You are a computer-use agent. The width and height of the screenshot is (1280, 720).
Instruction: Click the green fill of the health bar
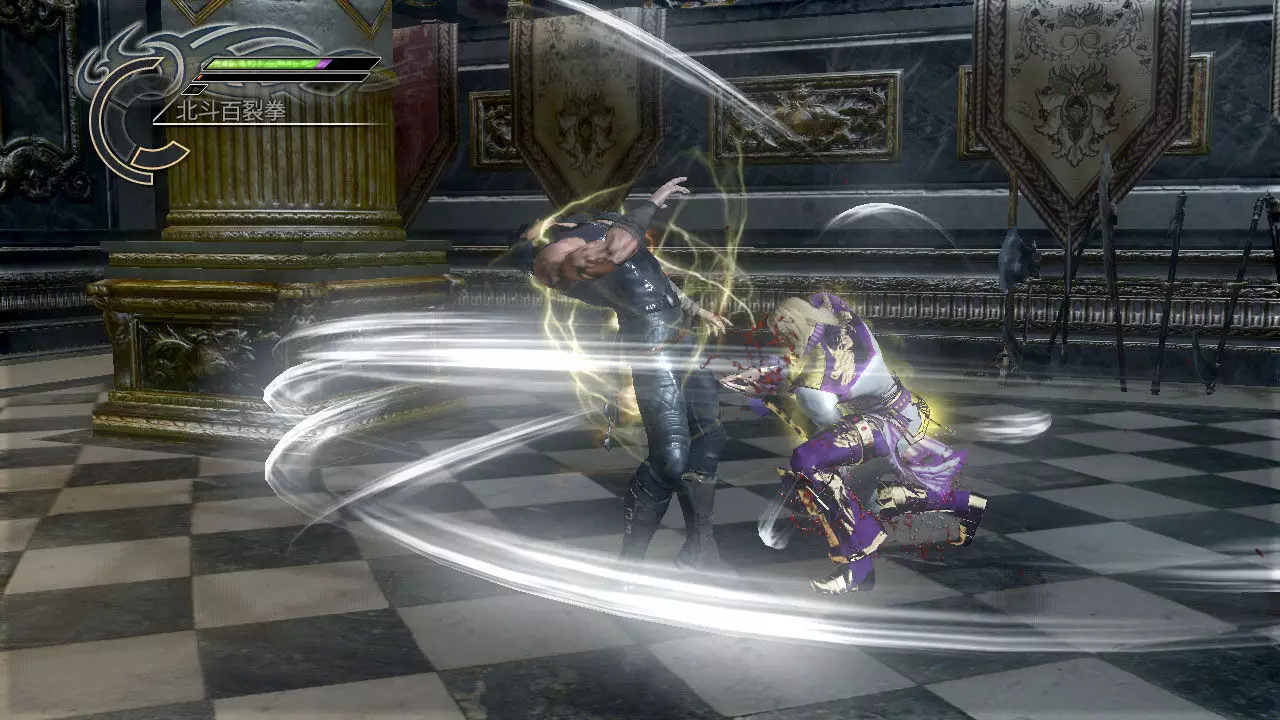point(262,62)
